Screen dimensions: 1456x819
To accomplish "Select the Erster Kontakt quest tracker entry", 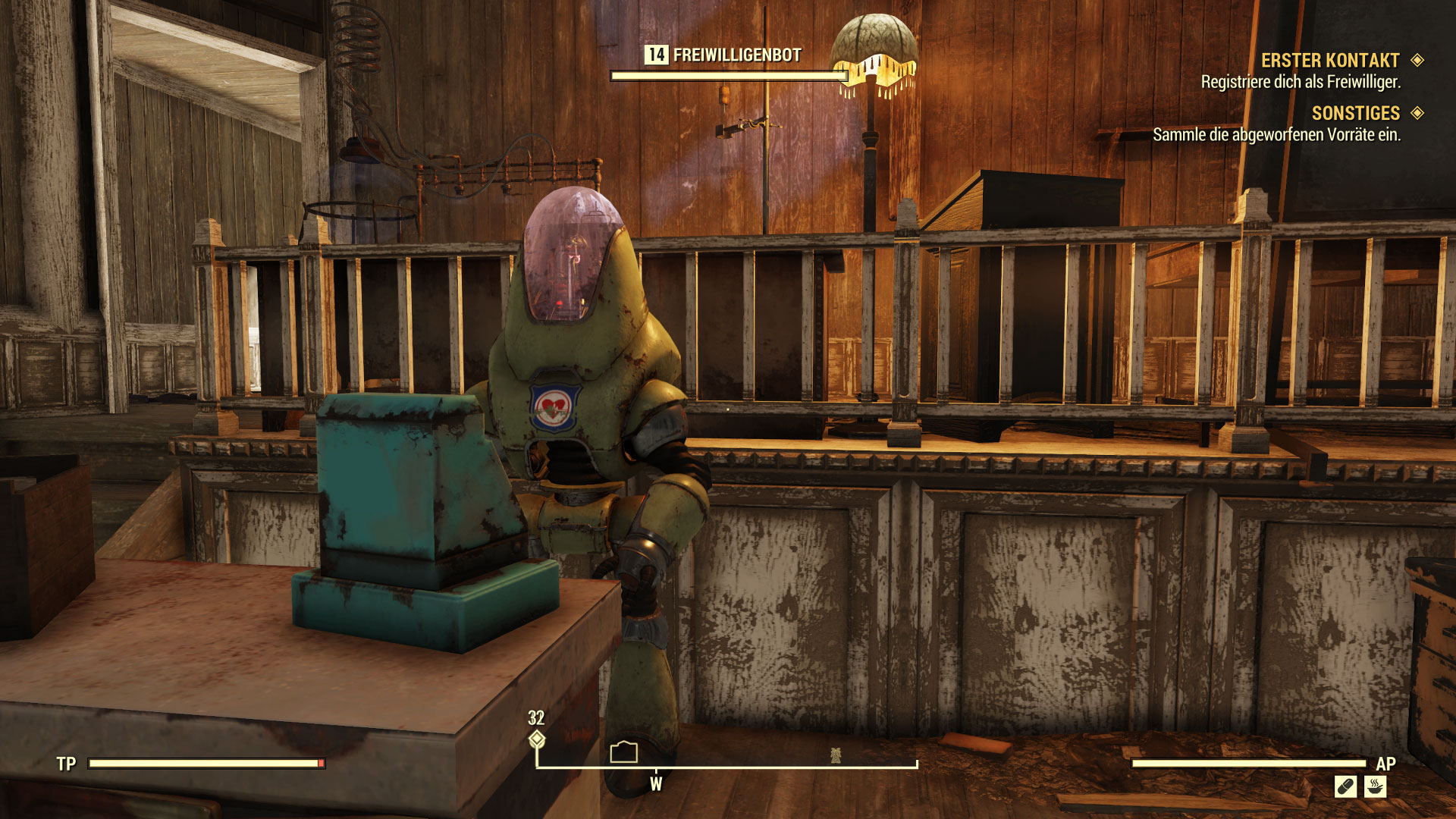I will 1330,61.
